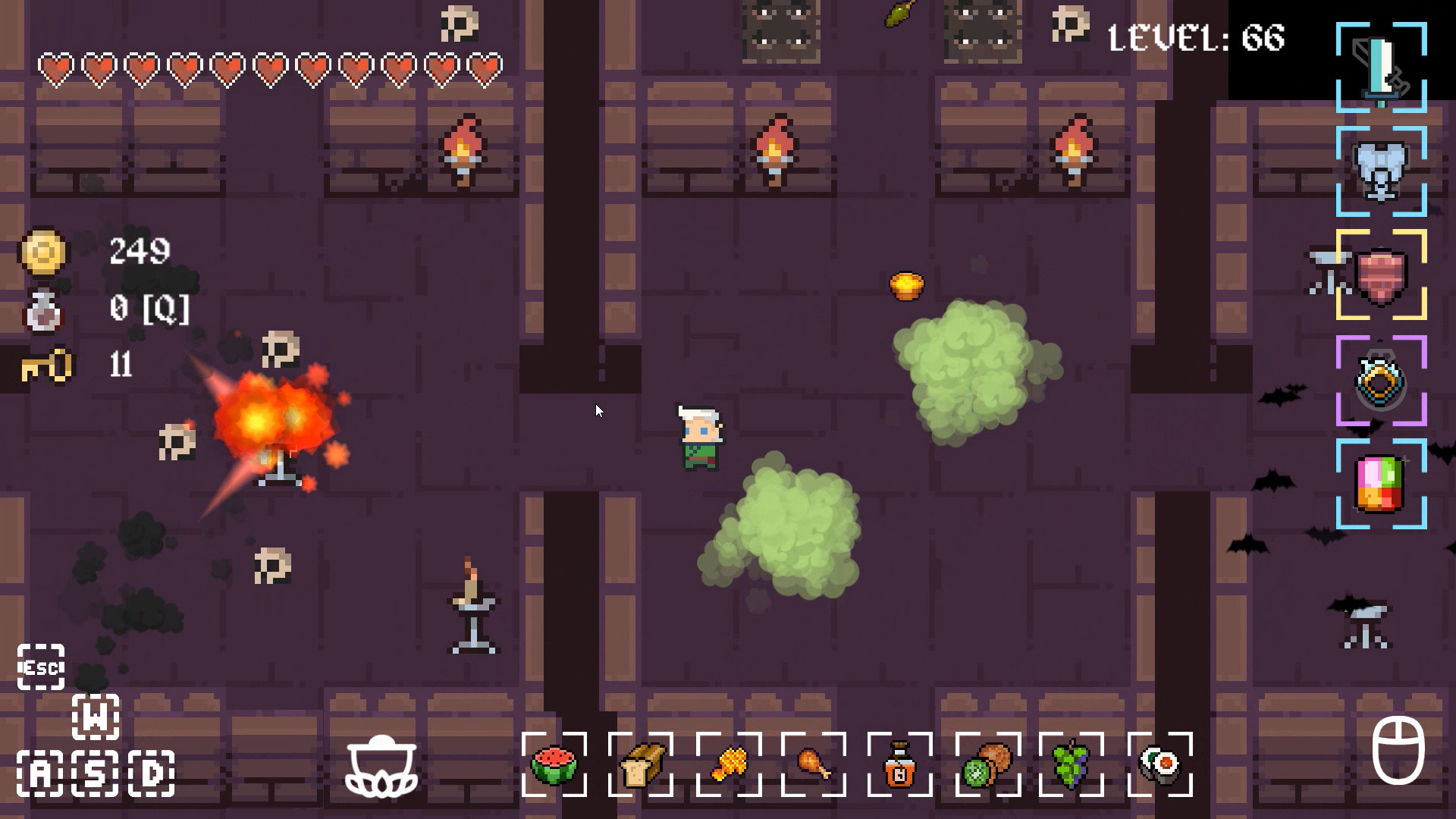Click the key icon showing 11
This screenshot has height=819, width=1456.
pyautogui.click(x=45, y=367)
